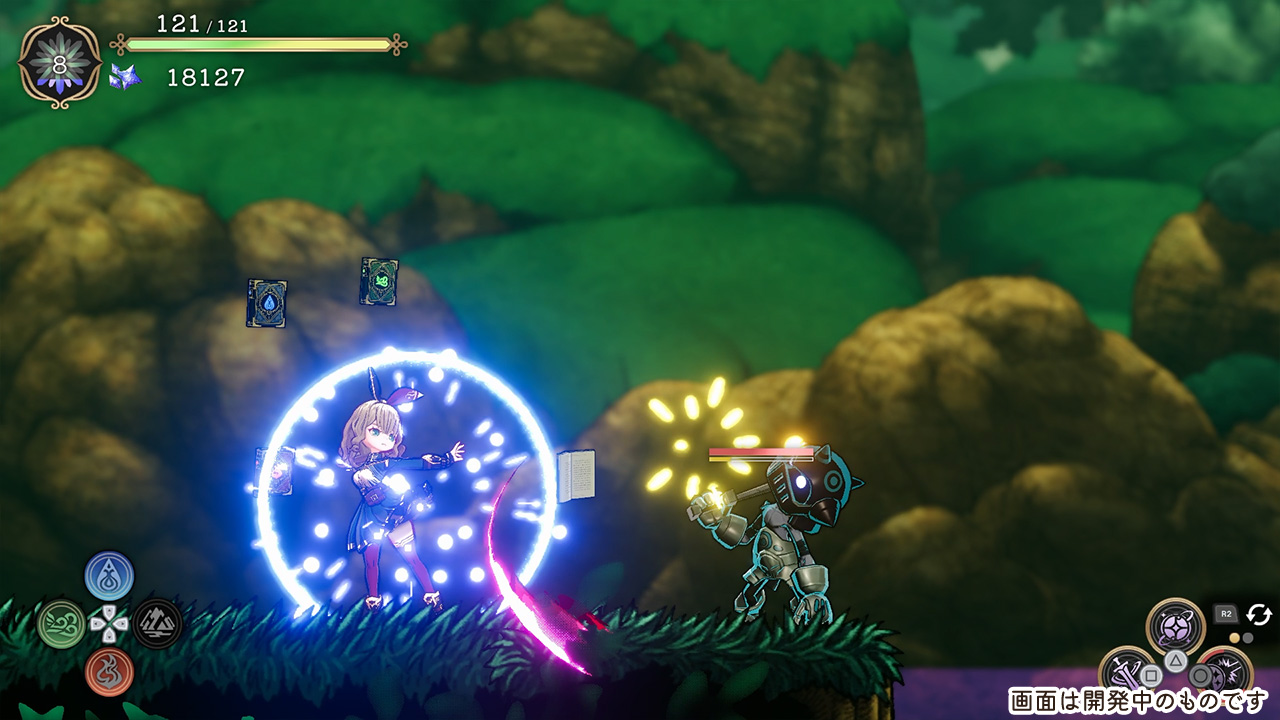Click the blue crystal currency icon
Image resolution: width=1280 pixels, height=720 pixels.
tap(125, 77)
